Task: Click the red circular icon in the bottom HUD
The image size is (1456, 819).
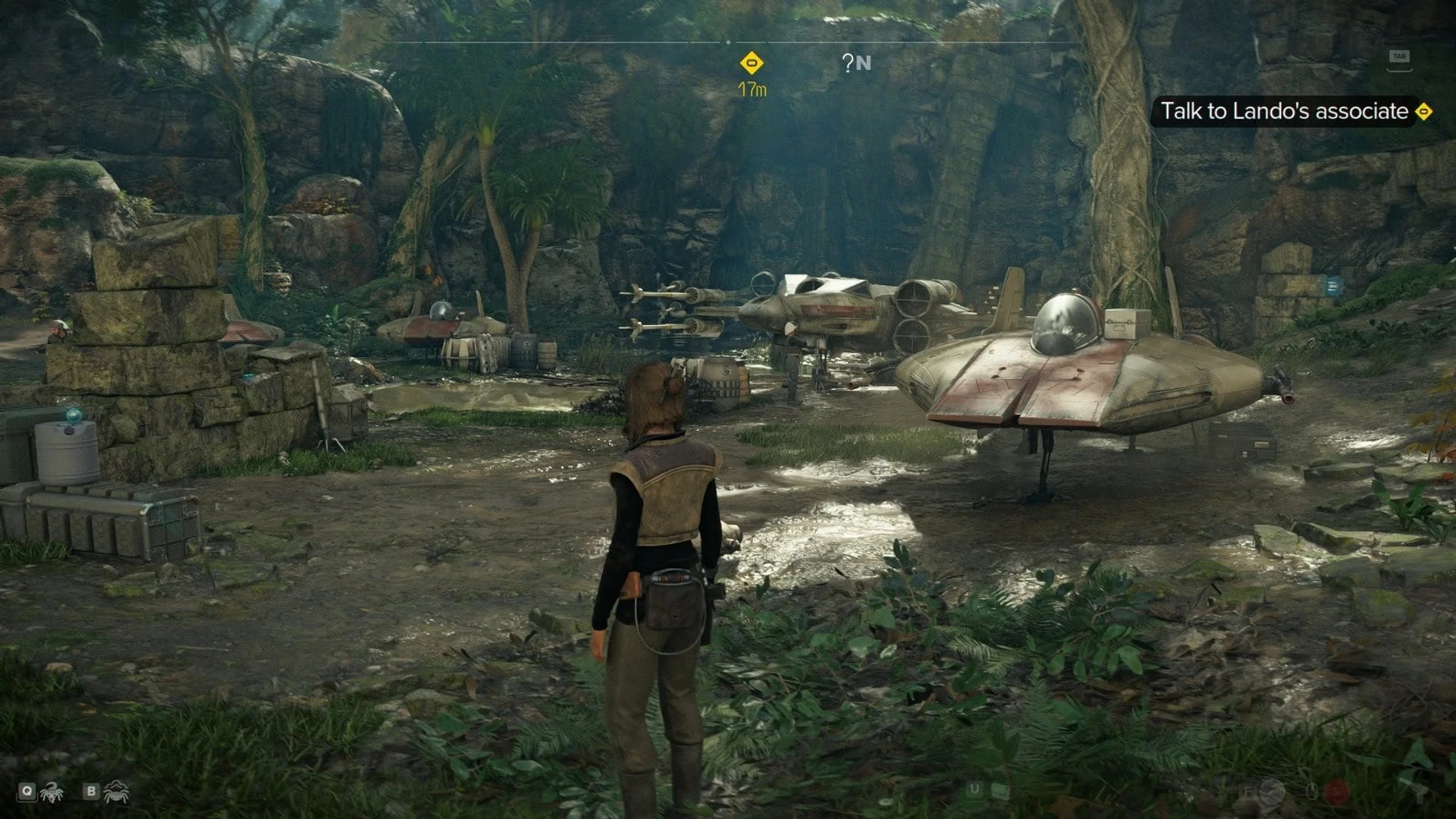Action: click(x=1337, y=792)
